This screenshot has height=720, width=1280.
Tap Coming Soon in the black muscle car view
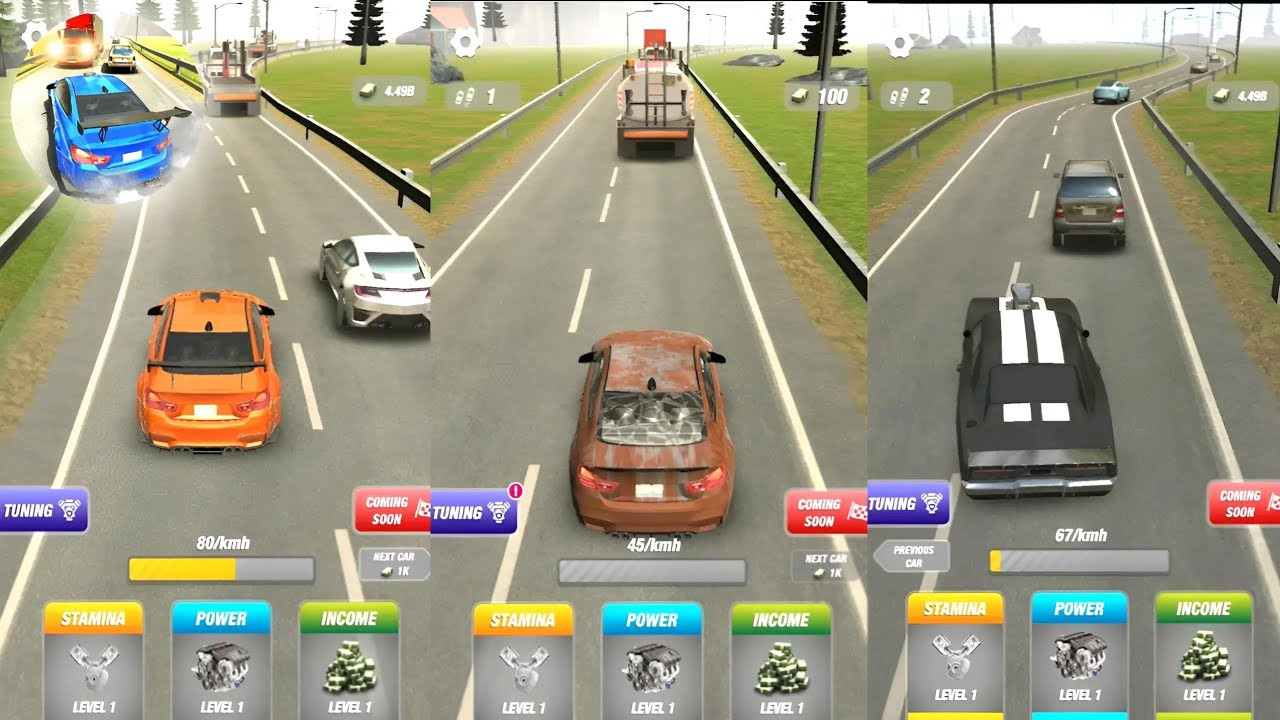pyautogui.click(x=1243, y=503)
